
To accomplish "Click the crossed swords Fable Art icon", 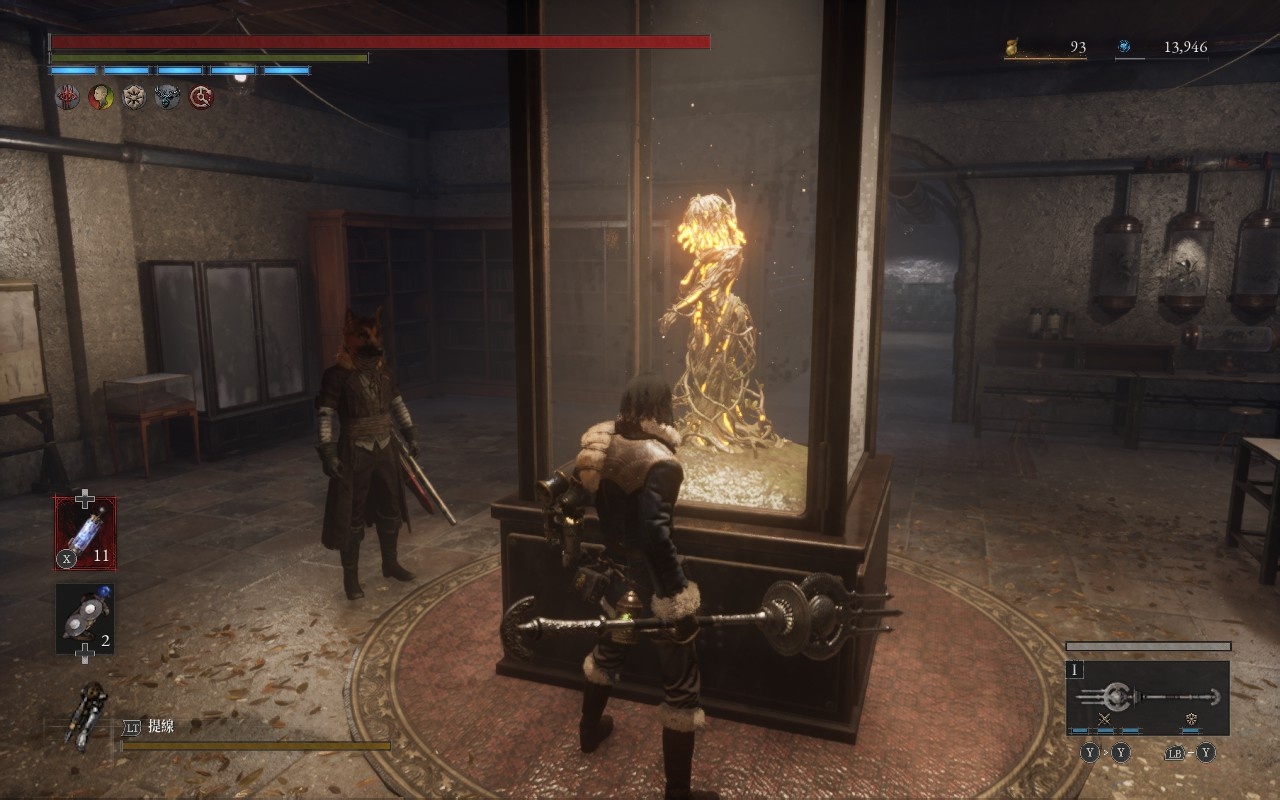I will coord(1105,719).
